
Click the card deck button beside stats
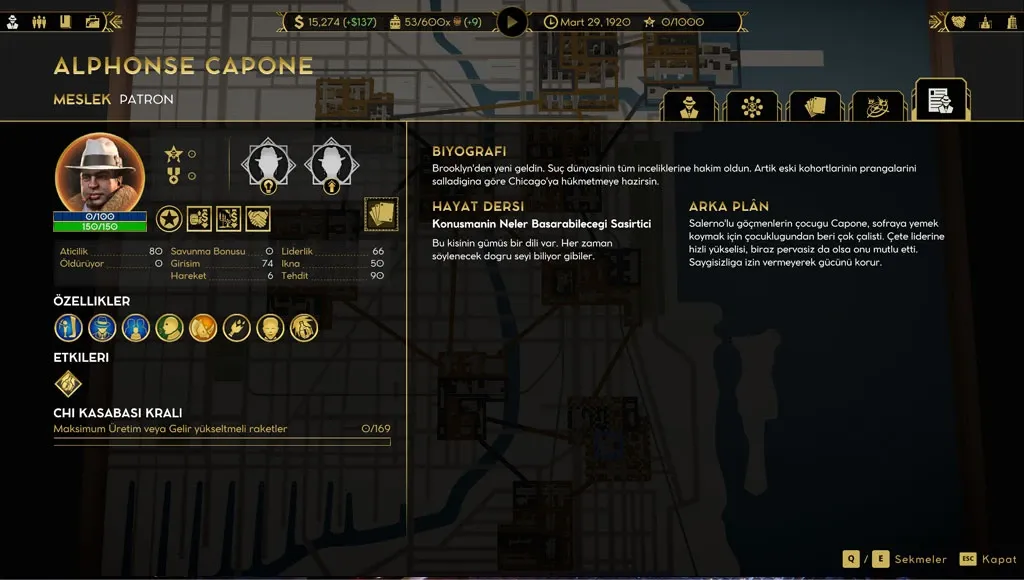tap(381, 214)
